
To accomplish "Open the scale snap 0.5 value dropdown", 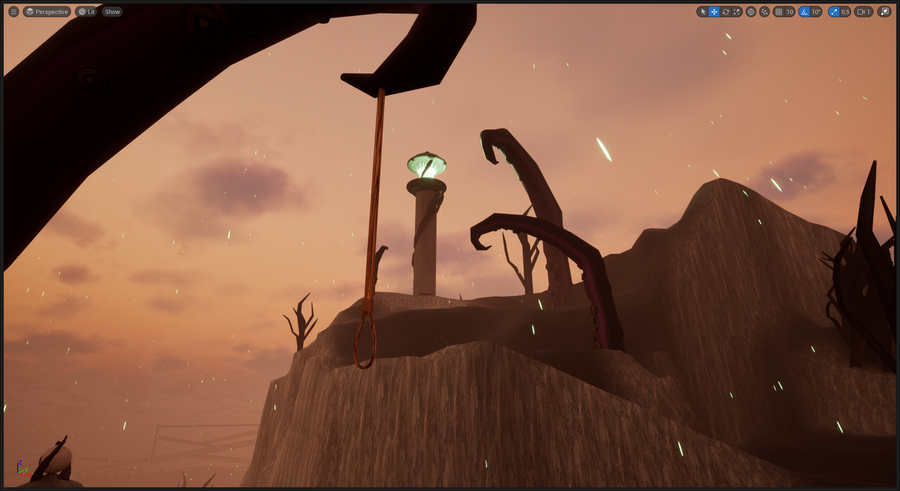I will (845, 12).
